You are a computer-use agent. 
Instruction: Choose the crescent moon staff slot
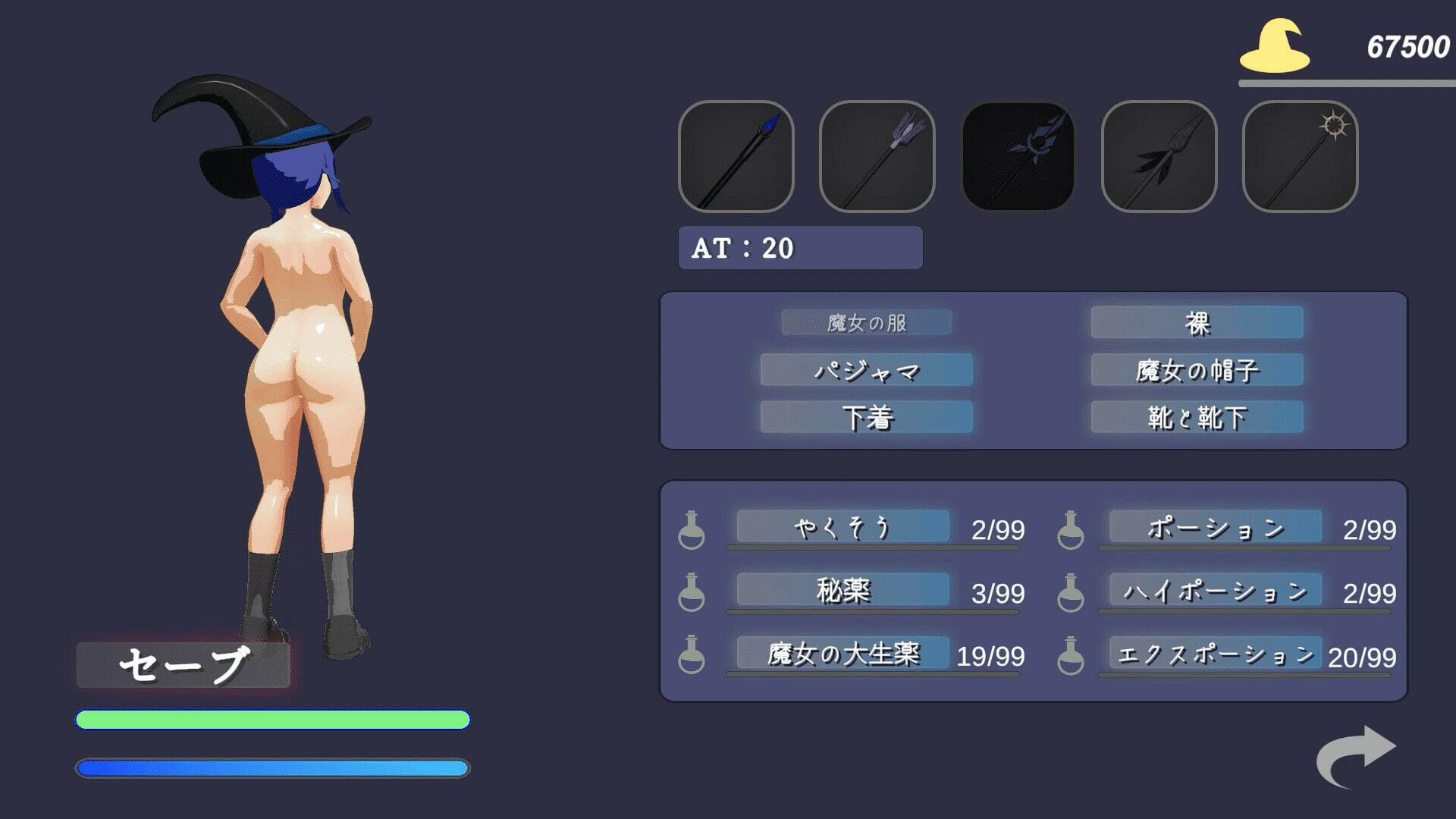pyautogui.click(x=1018, y=156)
